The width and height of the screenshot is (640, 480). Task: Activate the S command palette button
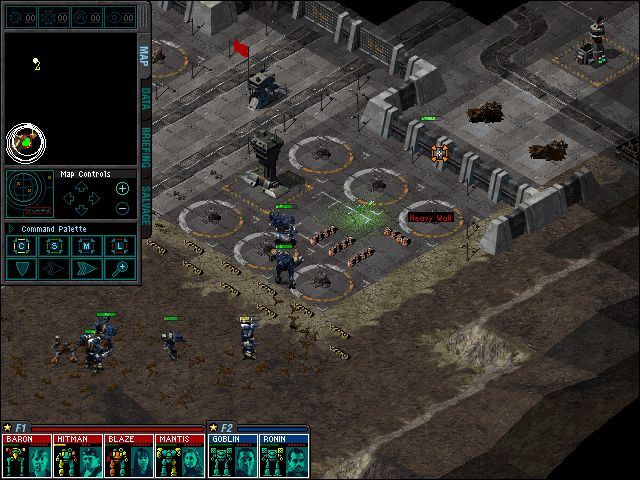[x=55, y=246]
